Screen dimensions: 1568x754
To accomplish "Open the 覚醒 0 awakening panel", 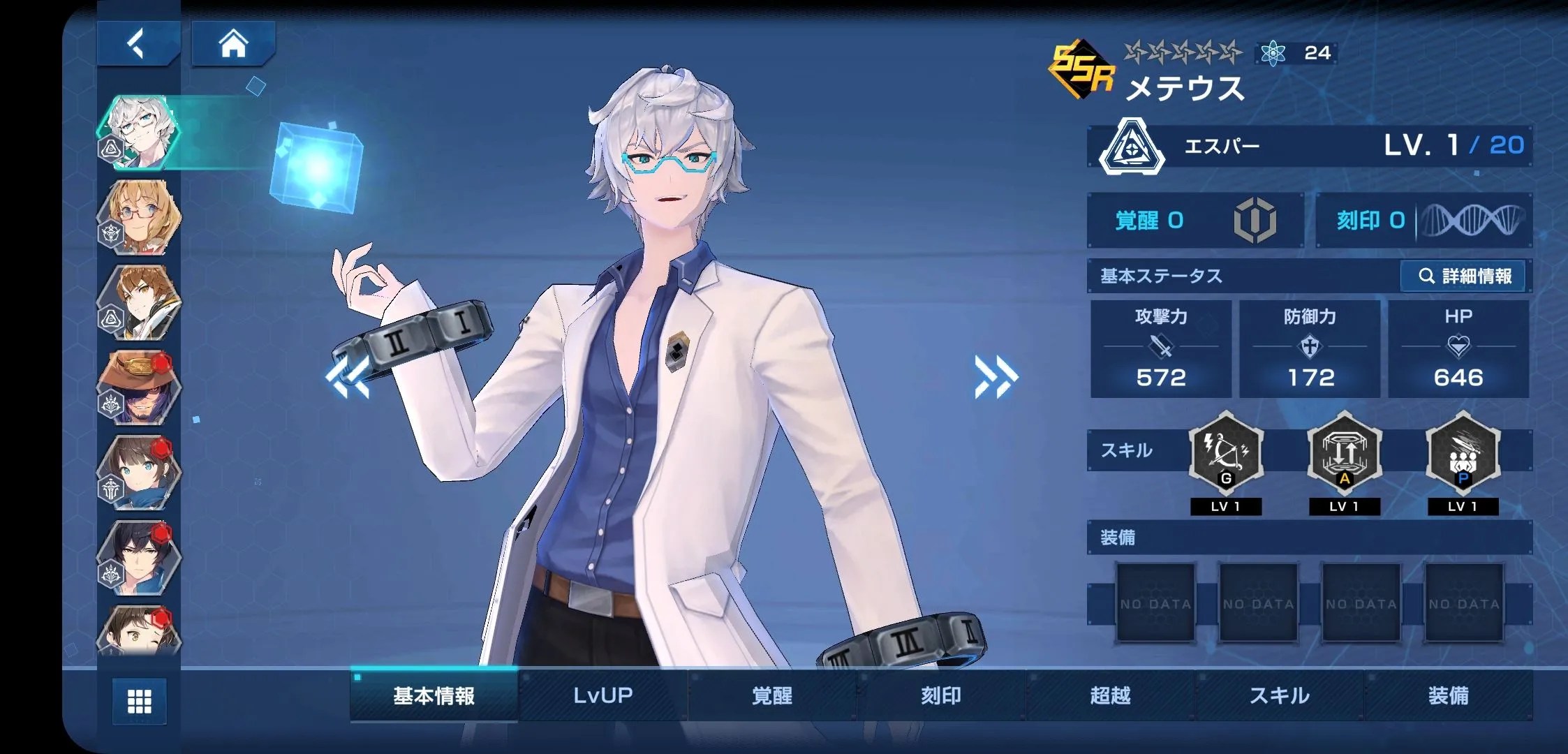I will click(1195, 221).
